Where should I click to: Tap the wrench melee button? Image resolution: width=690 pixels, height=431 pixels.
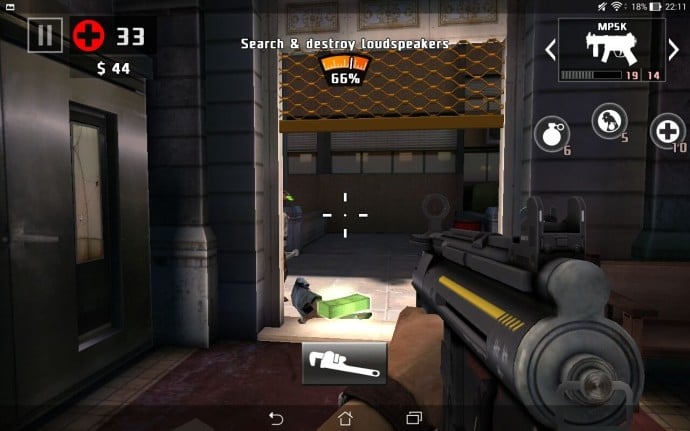[344, 363]
